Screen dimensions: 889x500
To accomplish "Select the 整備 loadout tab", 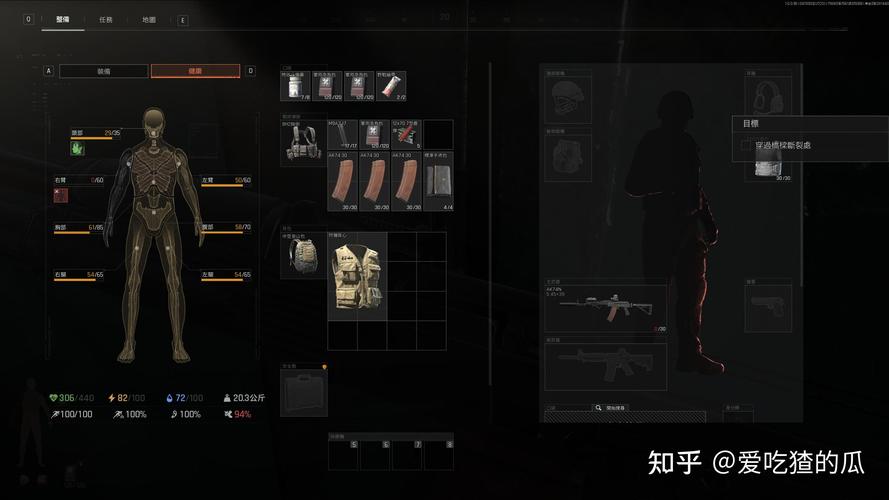I will tap(62, 19).
